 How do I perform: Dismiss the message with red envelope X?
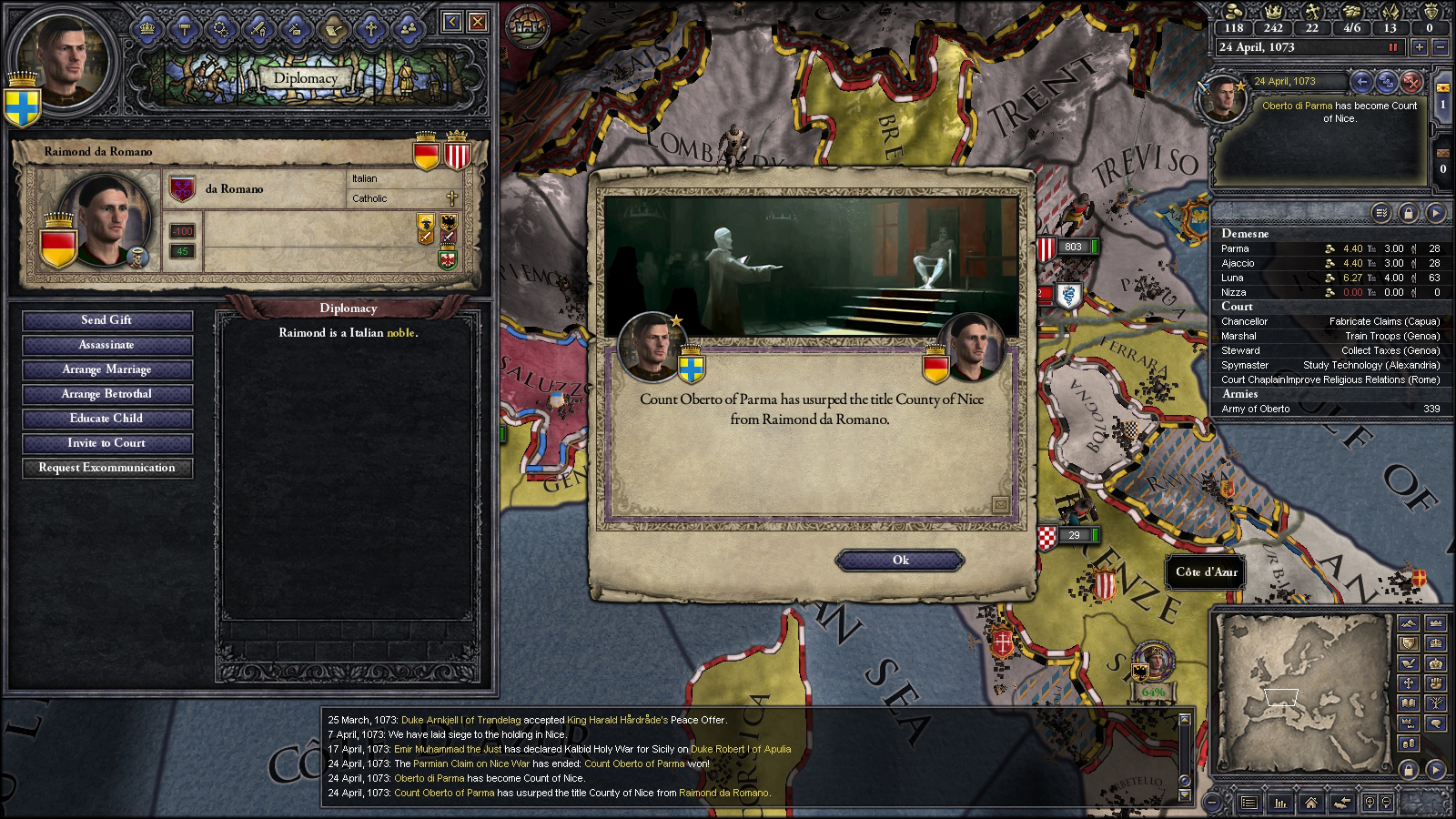[1411, 82]
